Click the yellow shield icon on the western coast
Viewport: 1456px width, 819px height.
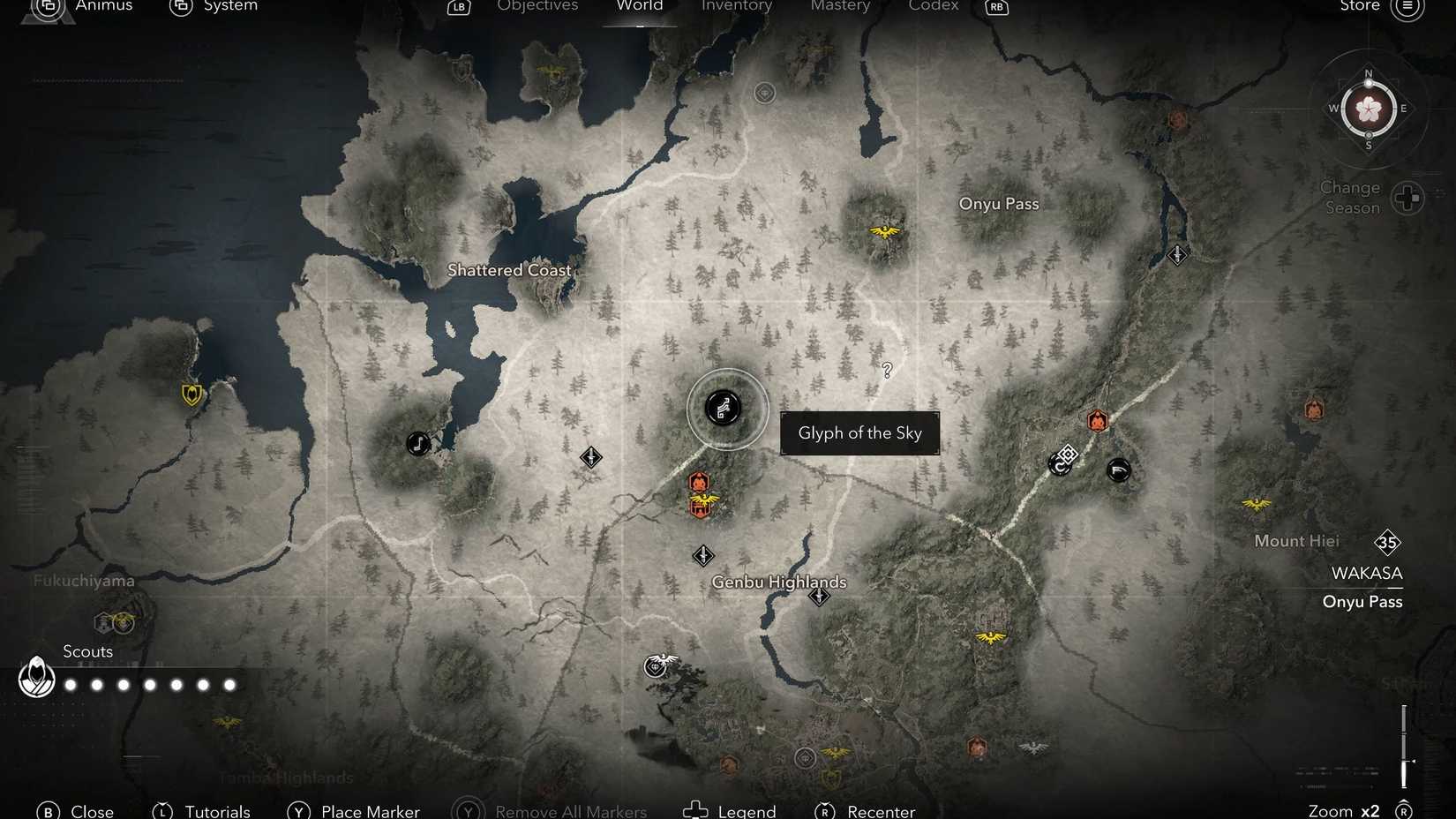click(191, 394)
